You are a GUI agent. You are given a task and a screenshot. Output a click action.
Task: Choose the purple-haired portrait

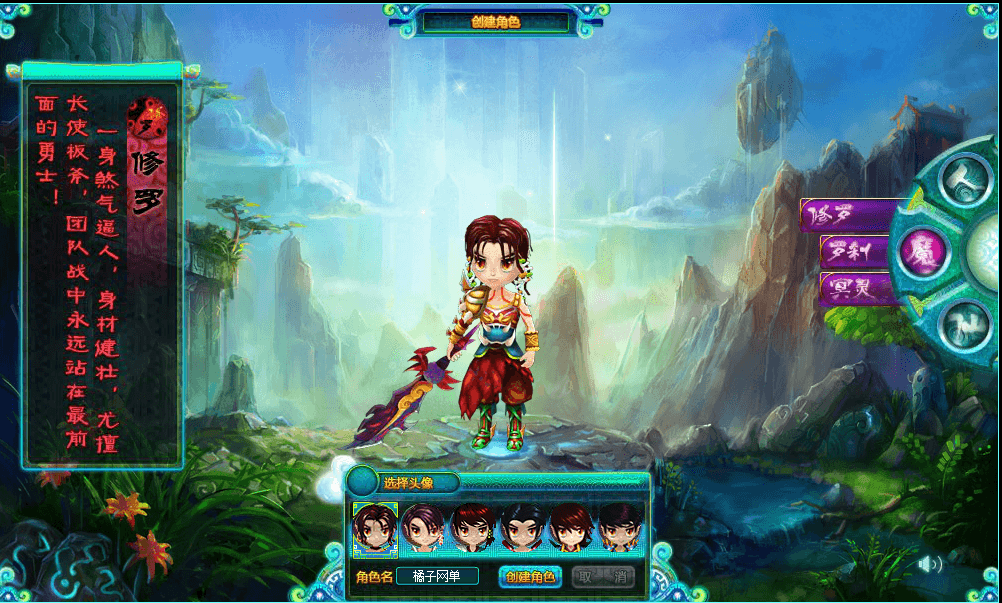424,529
